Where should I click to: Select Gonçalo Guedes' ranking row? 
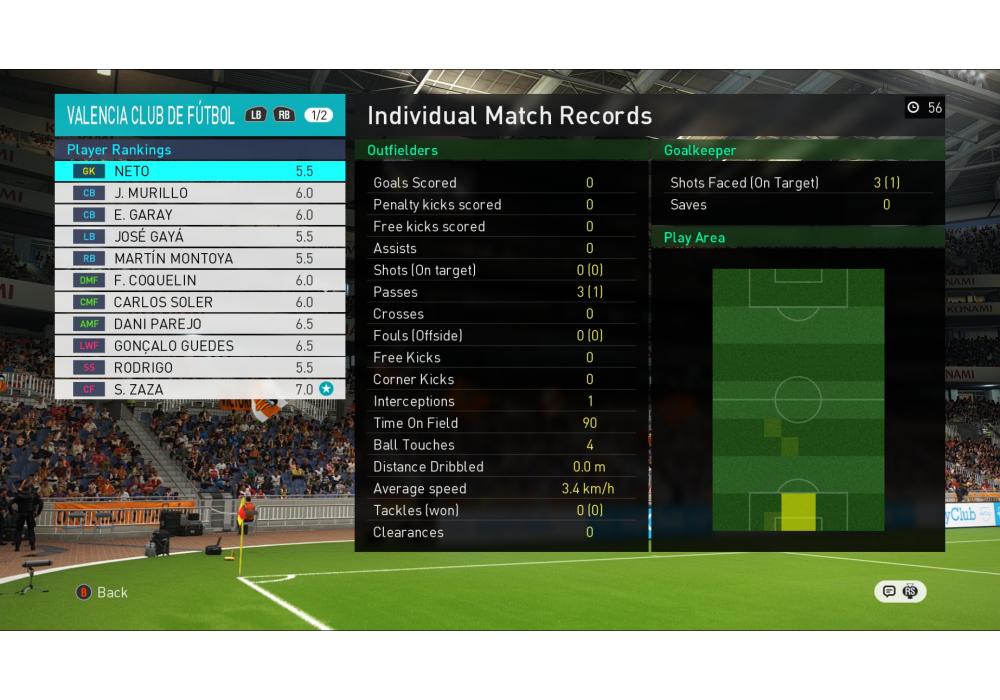200,346
